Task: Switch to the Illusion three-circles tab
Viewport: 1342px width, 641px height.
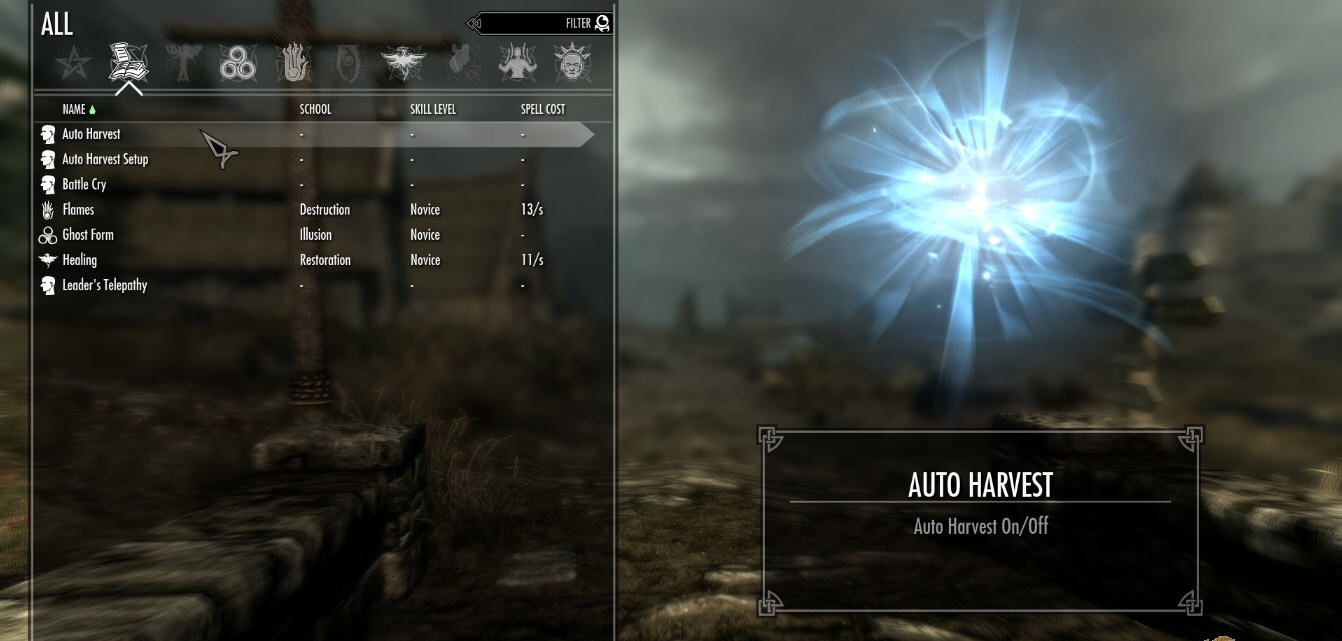Action: tap(238, 65)
